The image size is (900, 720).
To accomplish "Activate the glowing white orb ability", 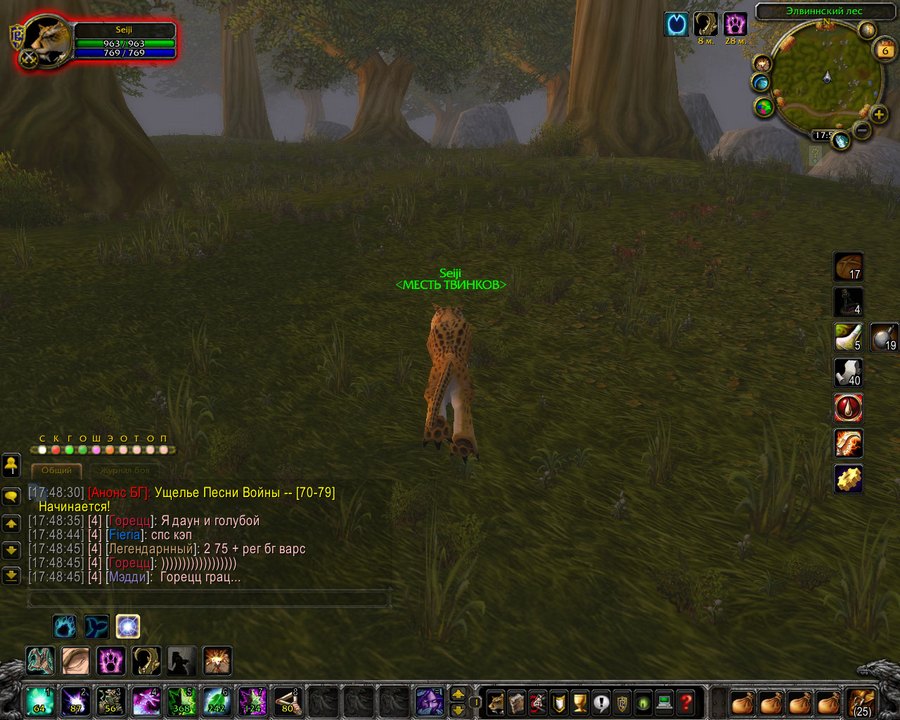I will [128, 627].
